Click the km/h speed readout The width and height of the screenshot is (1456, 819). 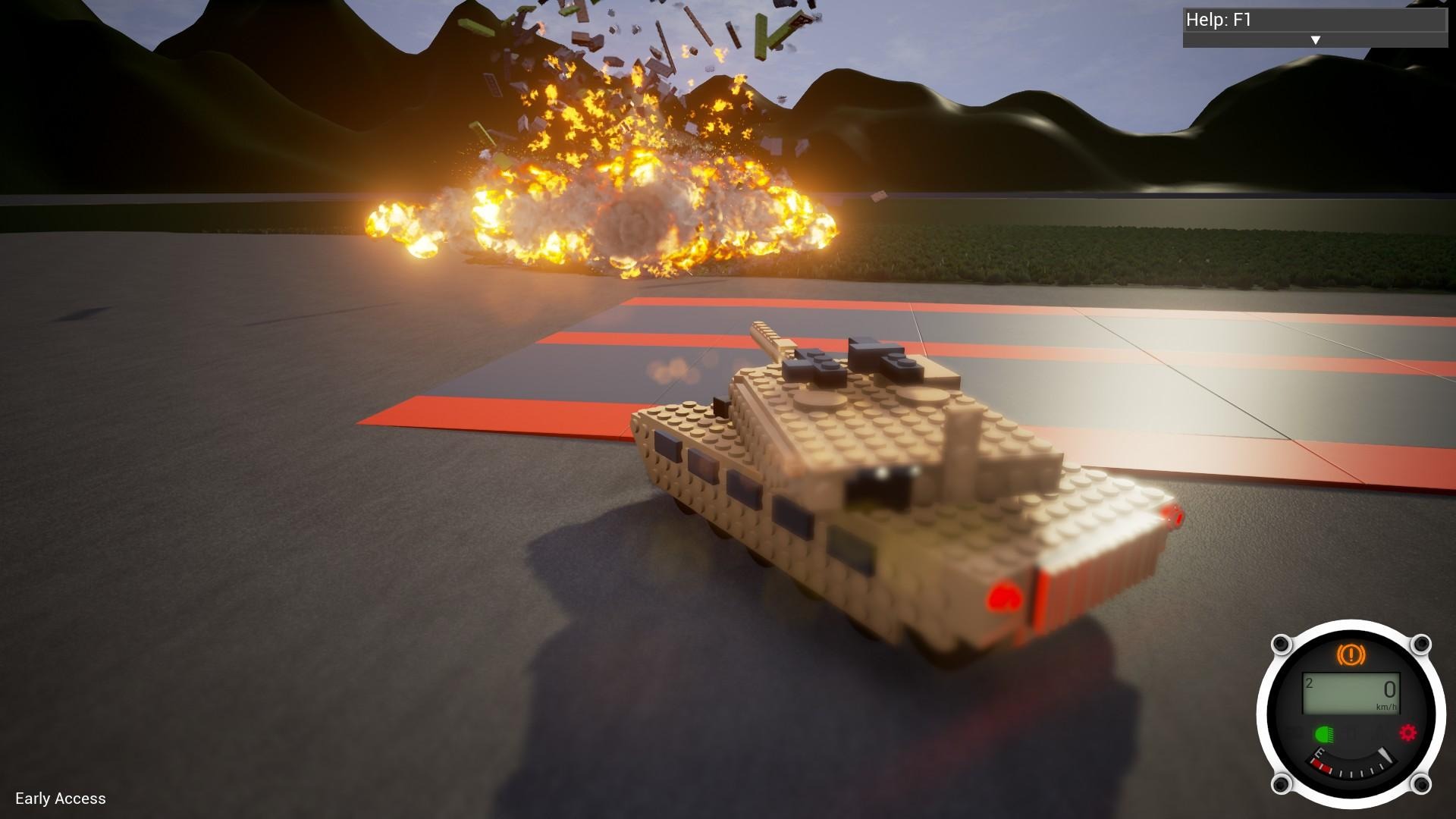click(1386, 706)
